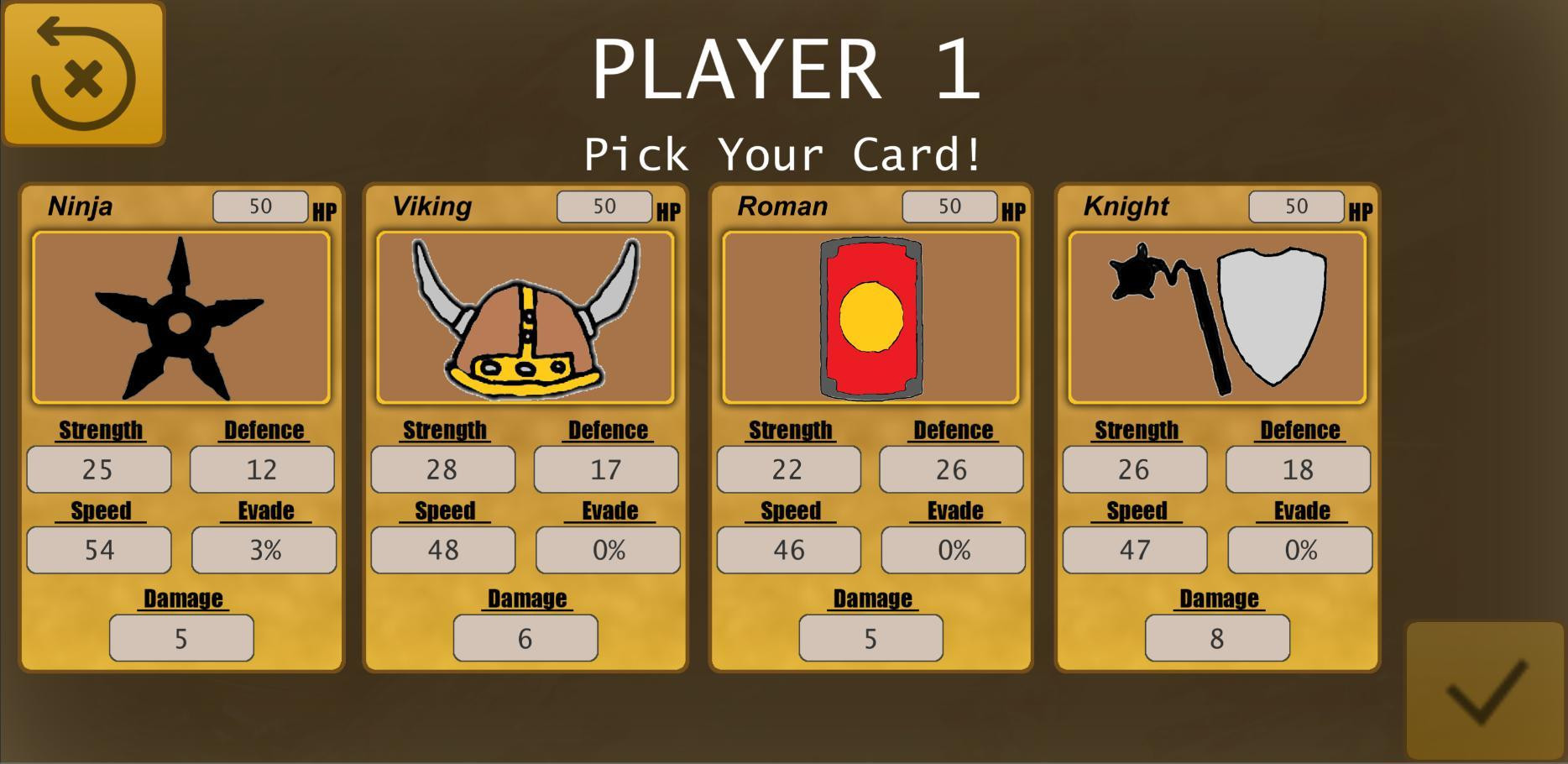Click the Defence value 12 on Ninja card
Viewport: 1568px width, 764px height.
click(261, 470)
